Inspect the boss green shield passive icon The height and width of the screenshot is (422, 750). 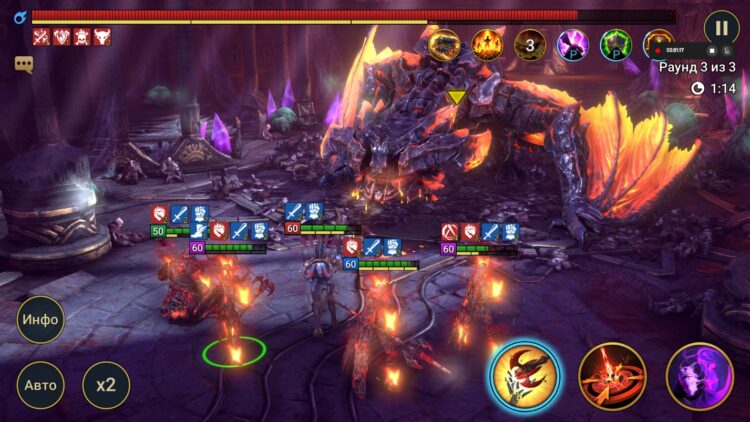(x=616, y=44)
